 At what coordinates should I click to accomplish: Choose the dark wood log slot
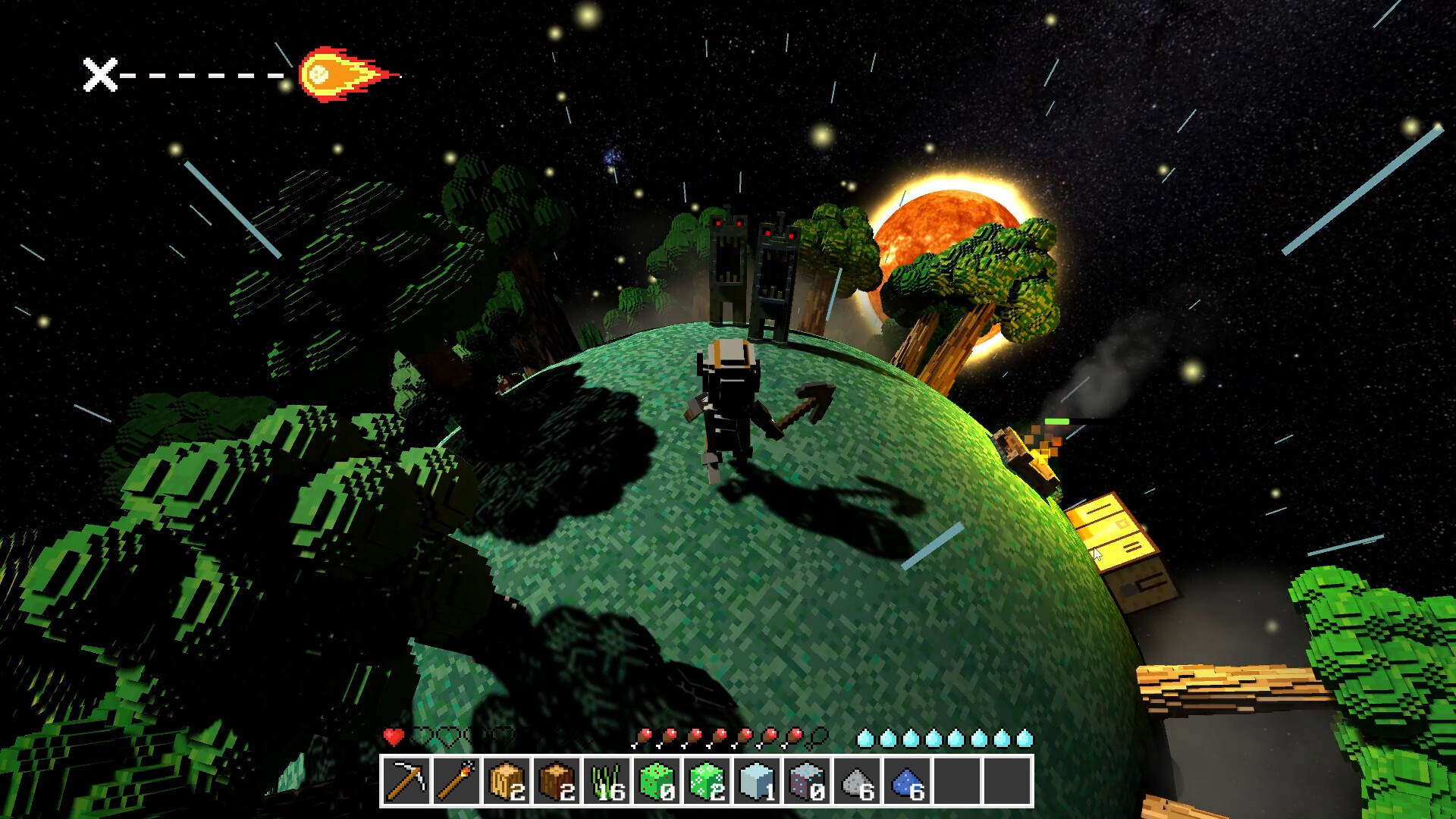(557, 781)
